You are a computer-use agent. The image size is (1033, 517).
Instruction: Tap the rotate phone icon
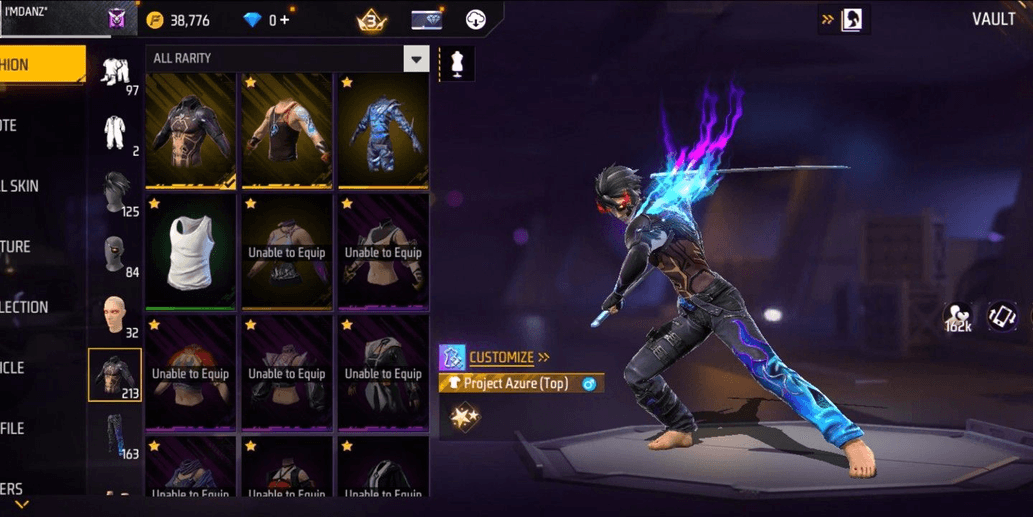[x=1002, y=316]
